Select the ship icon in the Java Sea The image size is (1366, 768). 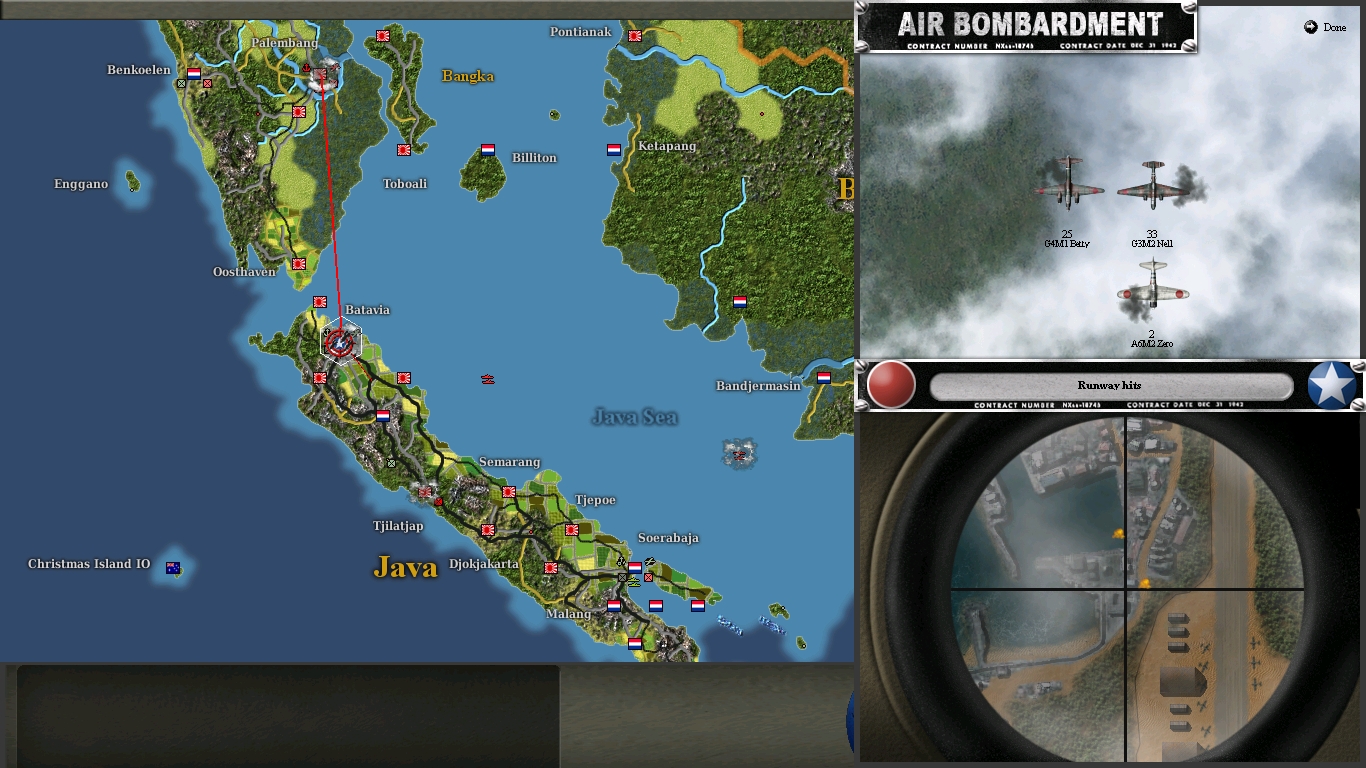pyautogui.click(x=487, y=380)
